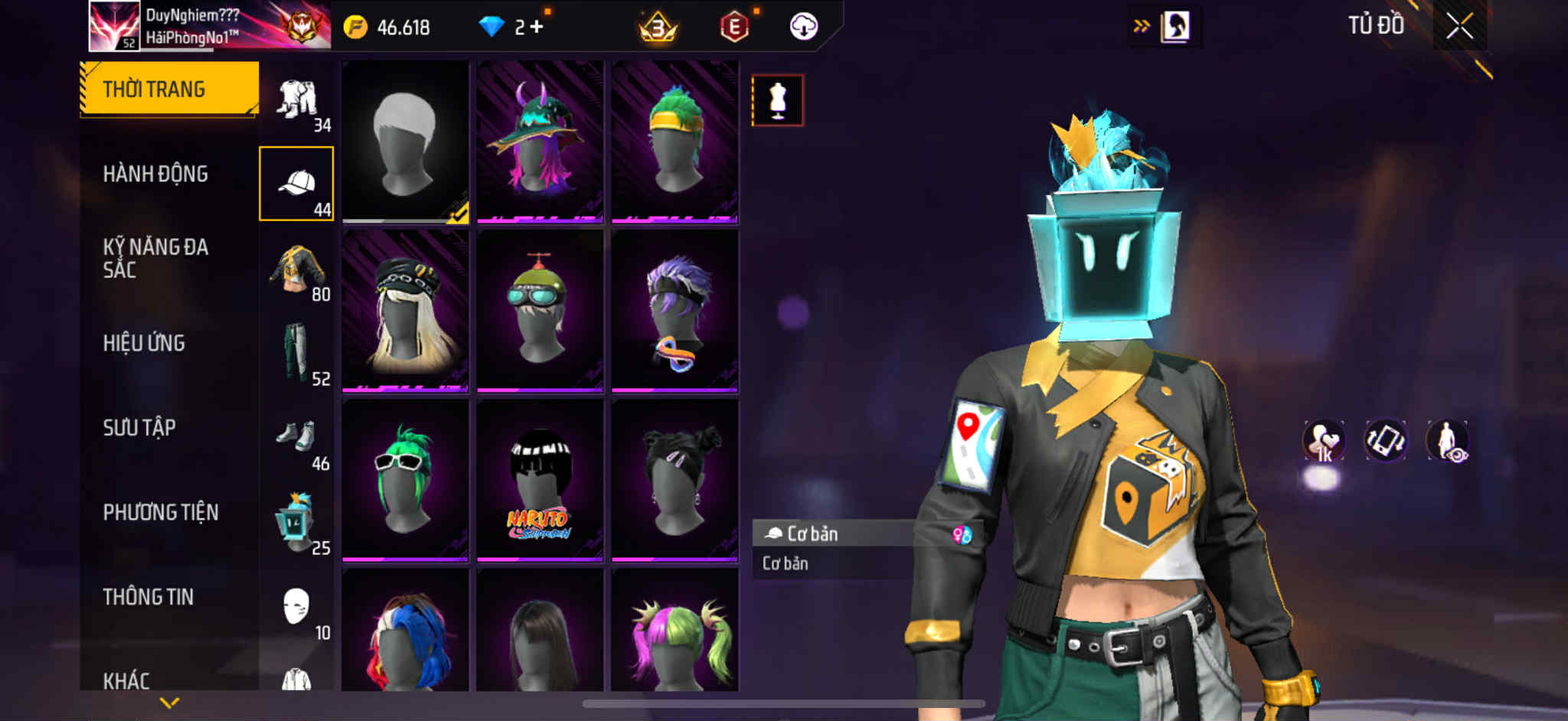
Task: Select the propeller beanie with goggles
Action: [x=540, y=311]
